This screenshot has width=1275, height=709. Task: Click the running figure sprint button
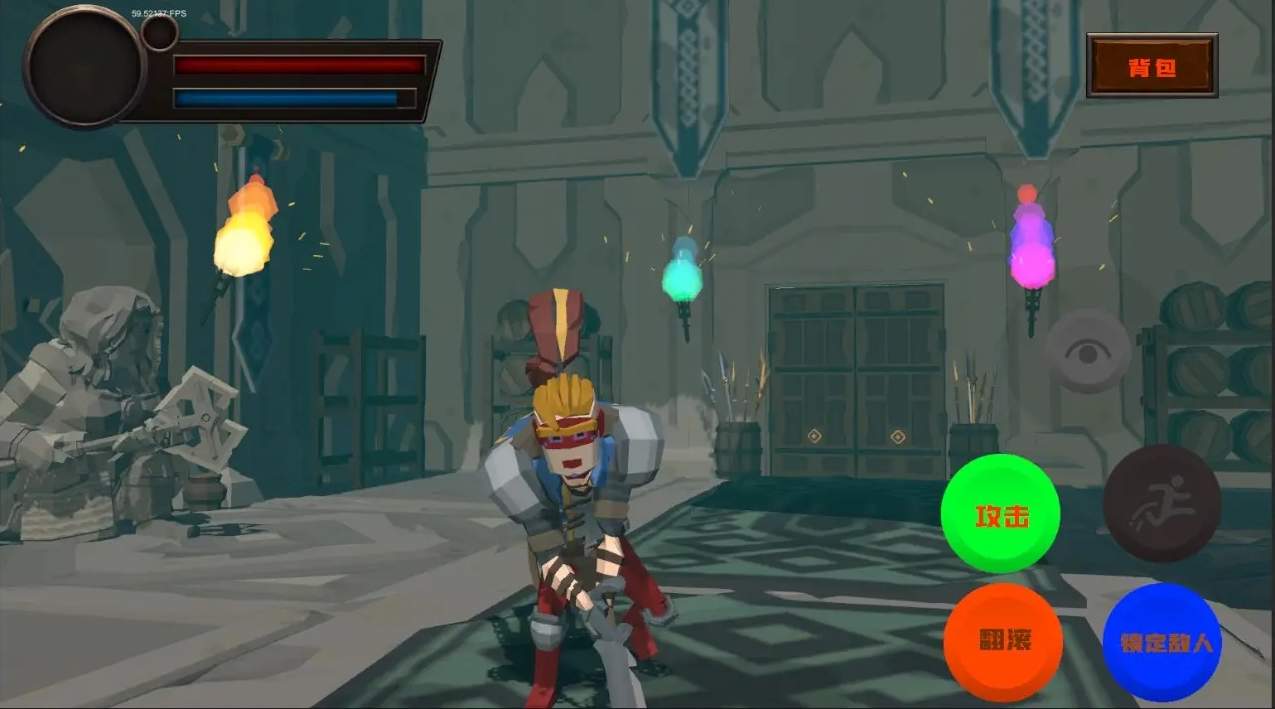tap(1162, 503)
